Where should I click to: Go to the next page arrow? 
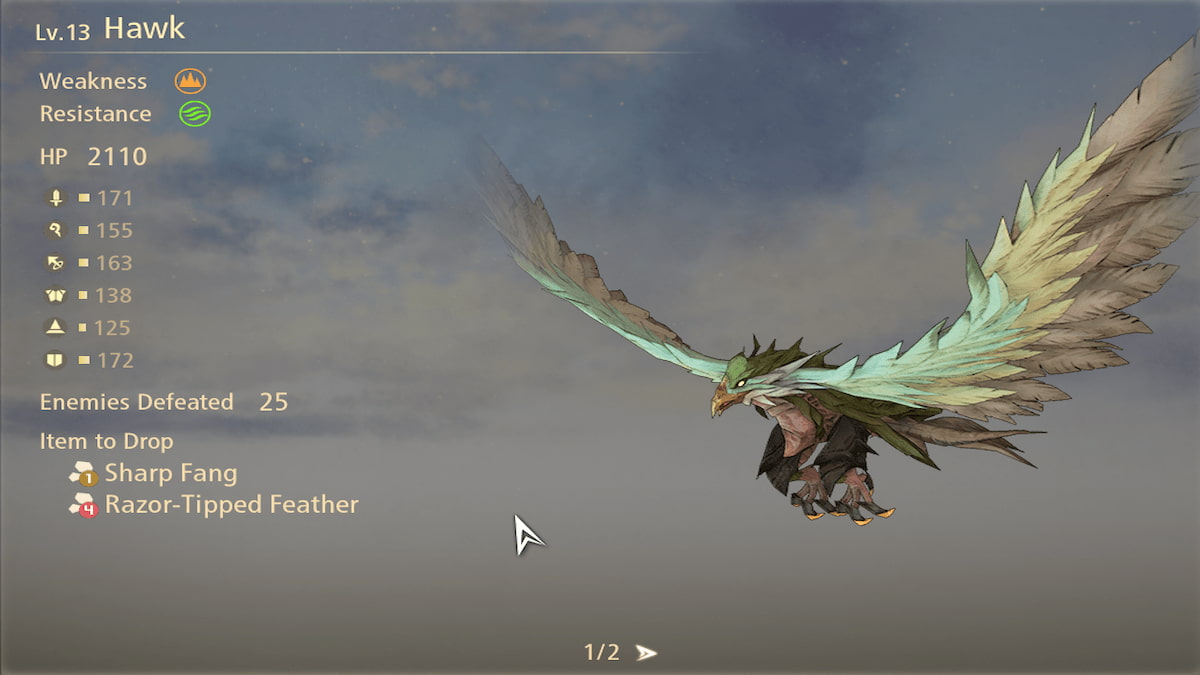point(647,653)
